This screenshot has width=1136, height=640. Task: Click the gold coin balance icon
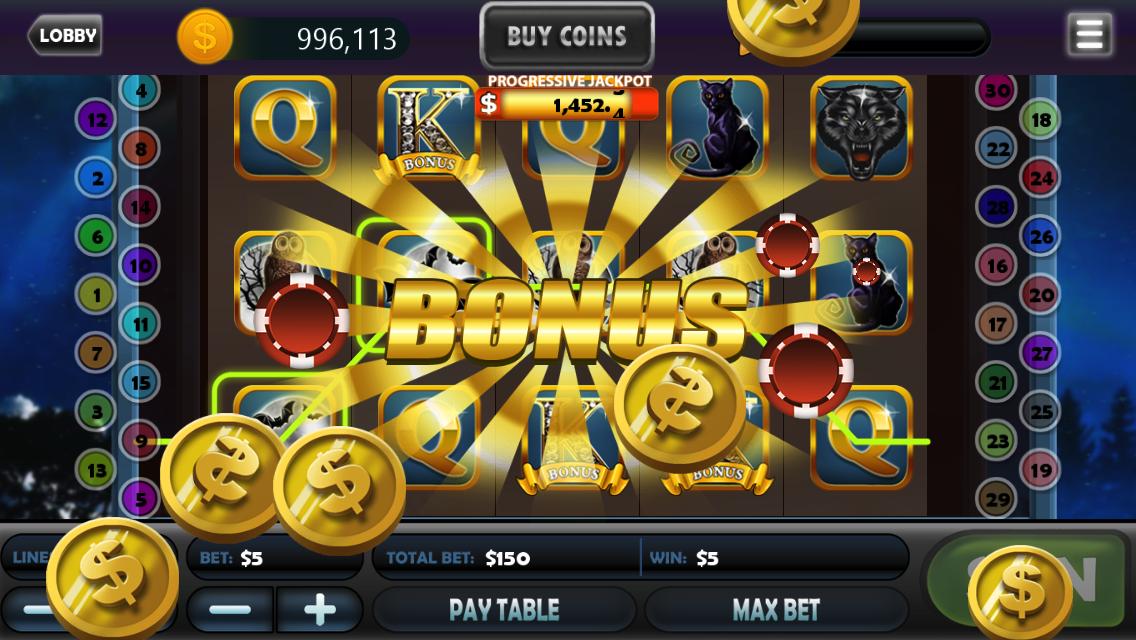click(x=205, y=38)
